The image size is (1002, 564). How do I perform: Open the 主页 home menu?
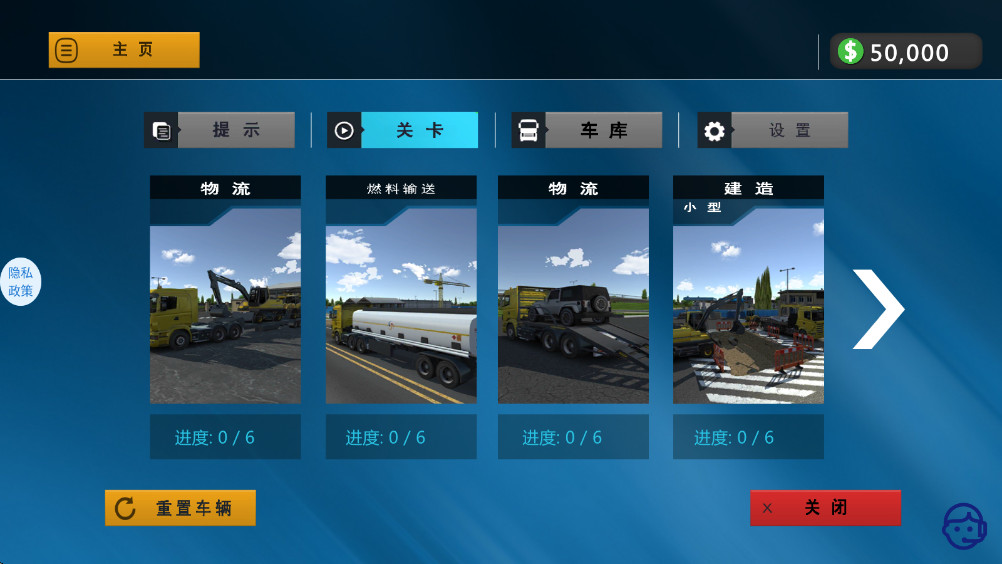pos(124,50)
